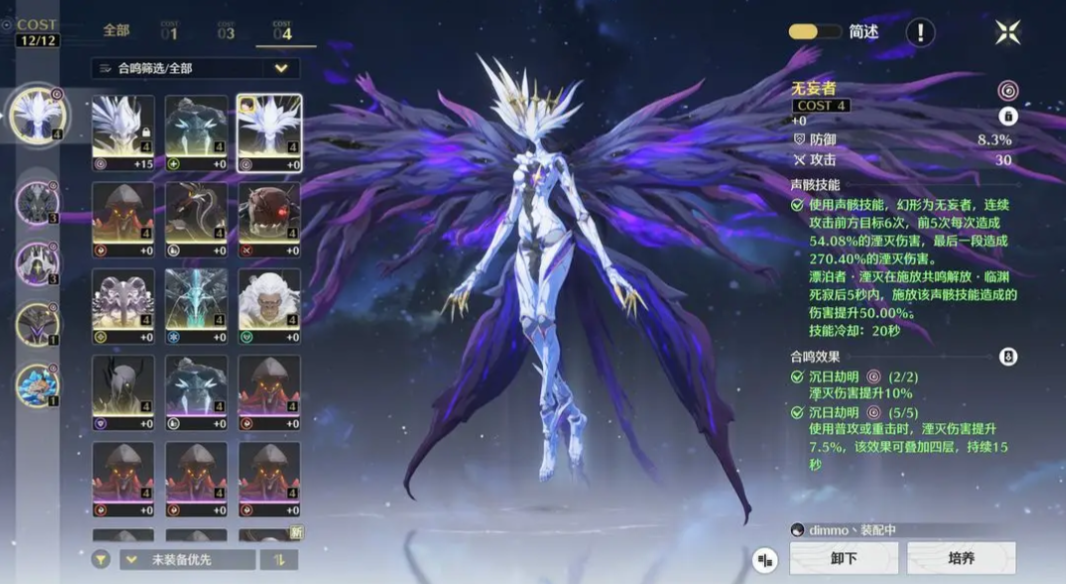The image size is (1066, 584).
Task: Click the round filter funnel icon
Action: point(101,559)
